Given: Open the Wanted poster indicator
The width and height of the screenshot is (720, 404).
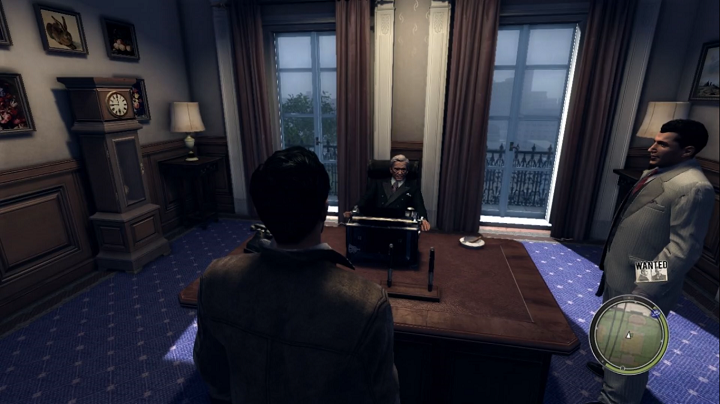Looking at the screenshot, I should point(651,271).
